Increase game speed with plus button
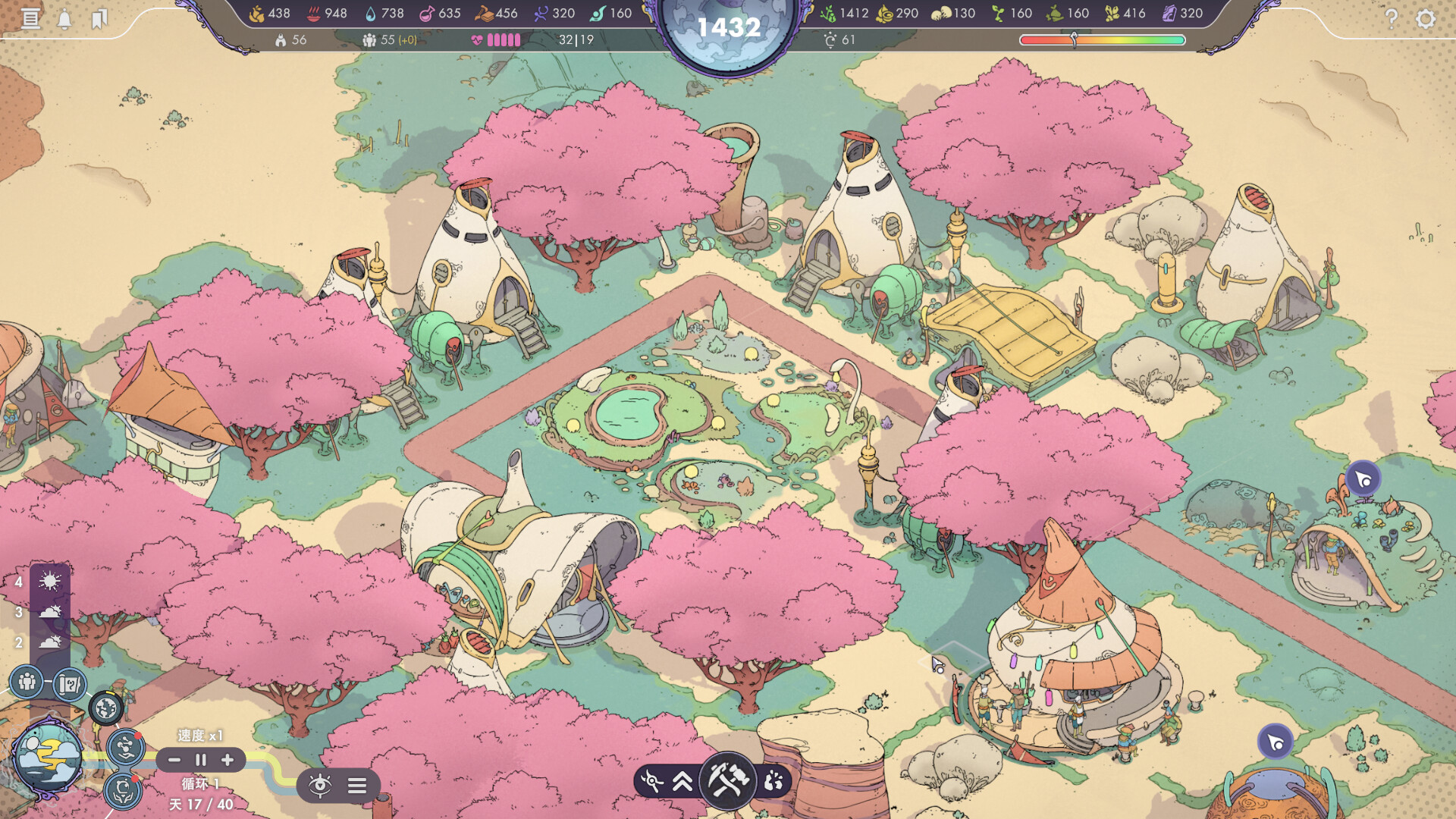This screenshot has height=819, width=1456. [x=227, y=760]
